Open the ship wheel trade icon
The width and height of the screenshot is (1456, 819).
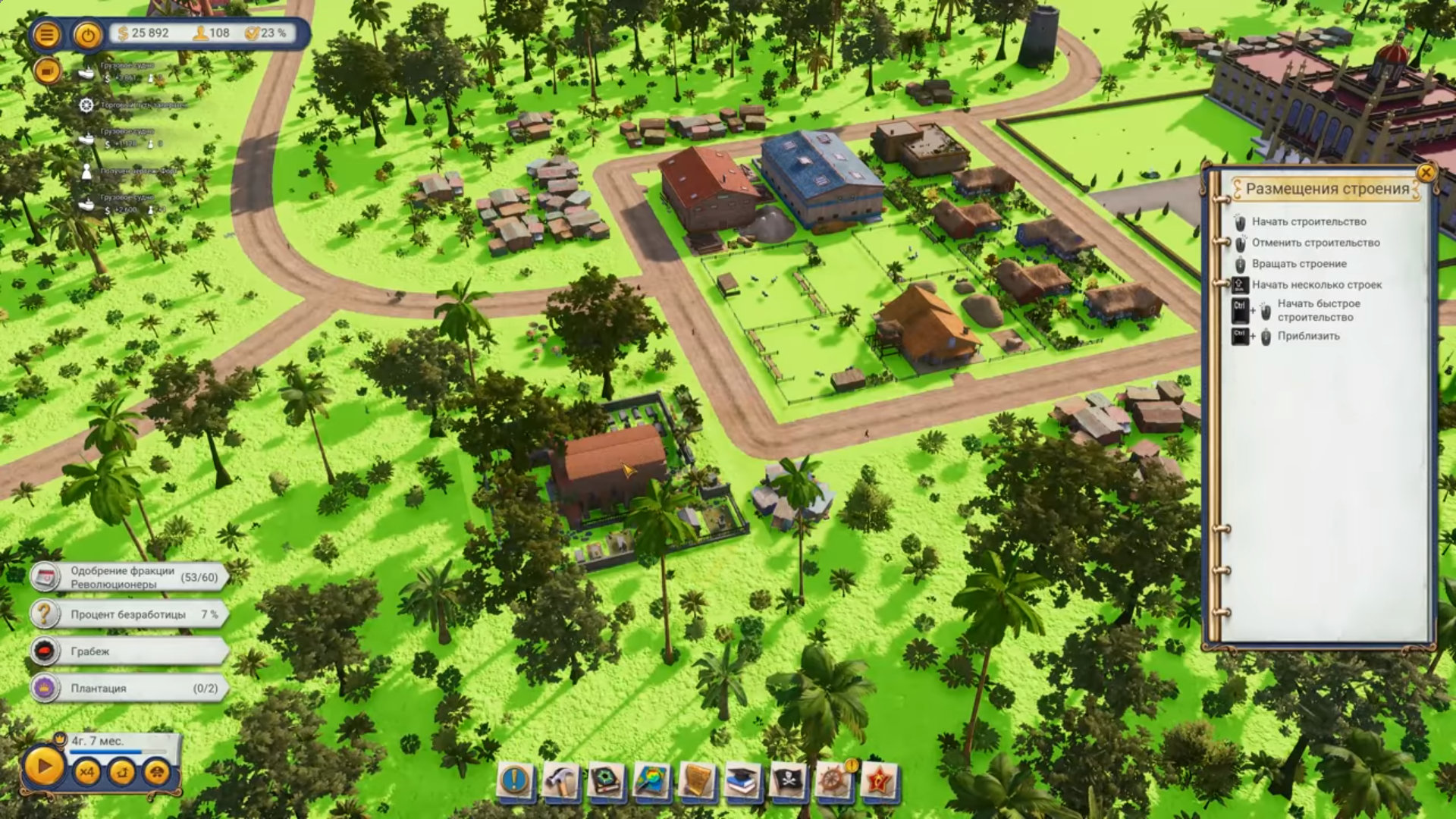point(833,780)
